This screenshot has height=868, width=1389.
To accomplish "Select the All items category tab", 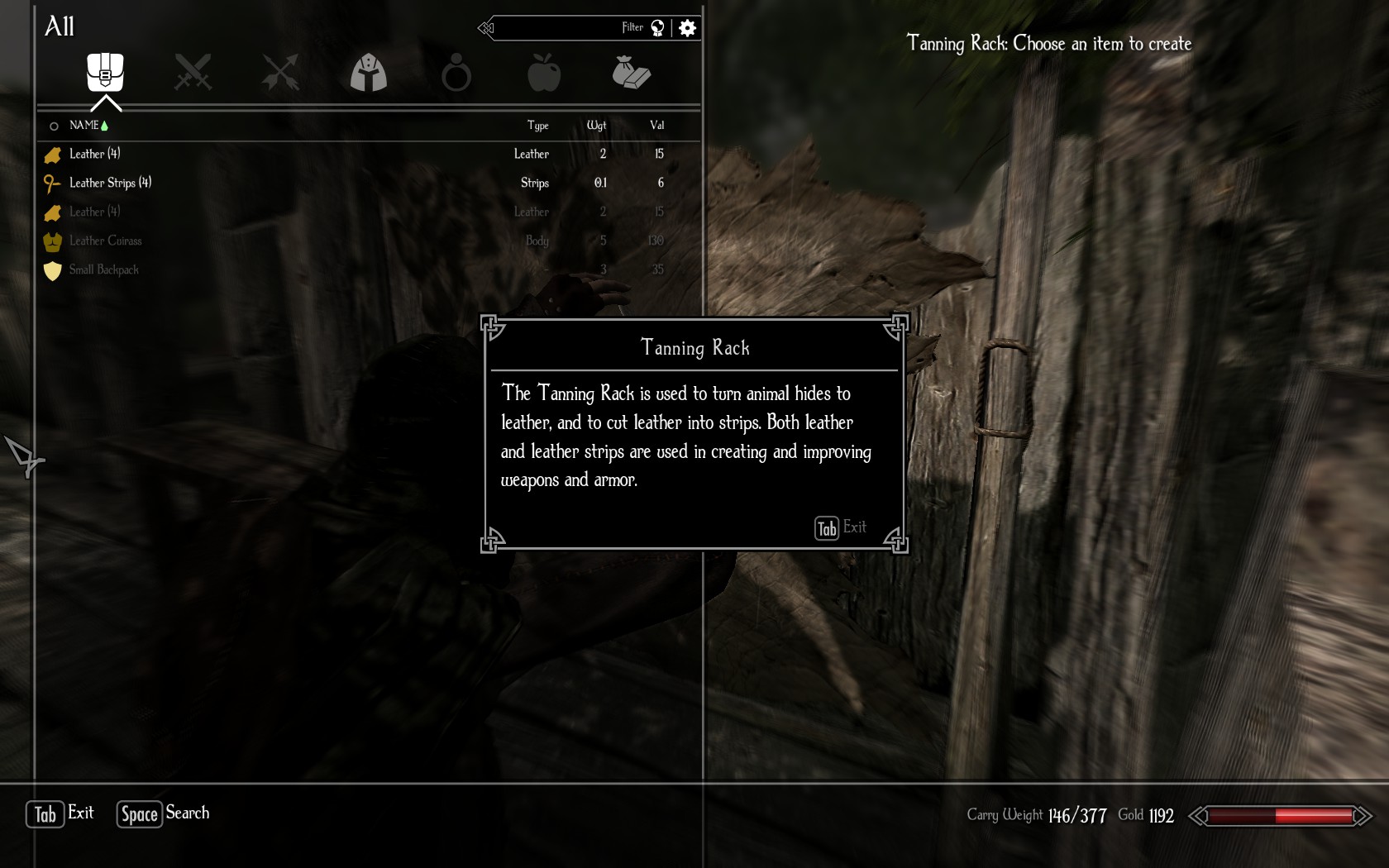I will 105,73.
